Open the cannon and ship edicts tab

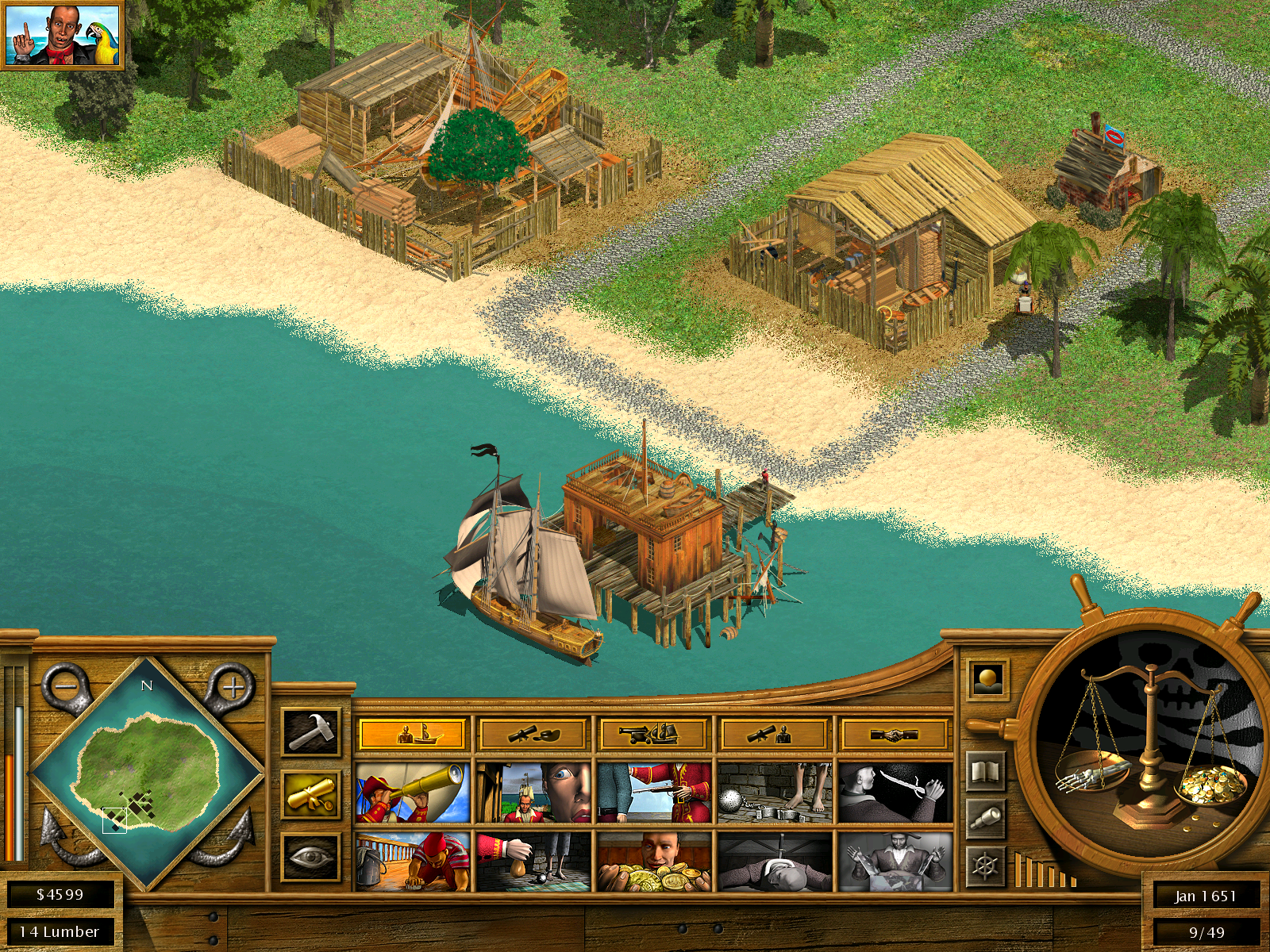653,734
